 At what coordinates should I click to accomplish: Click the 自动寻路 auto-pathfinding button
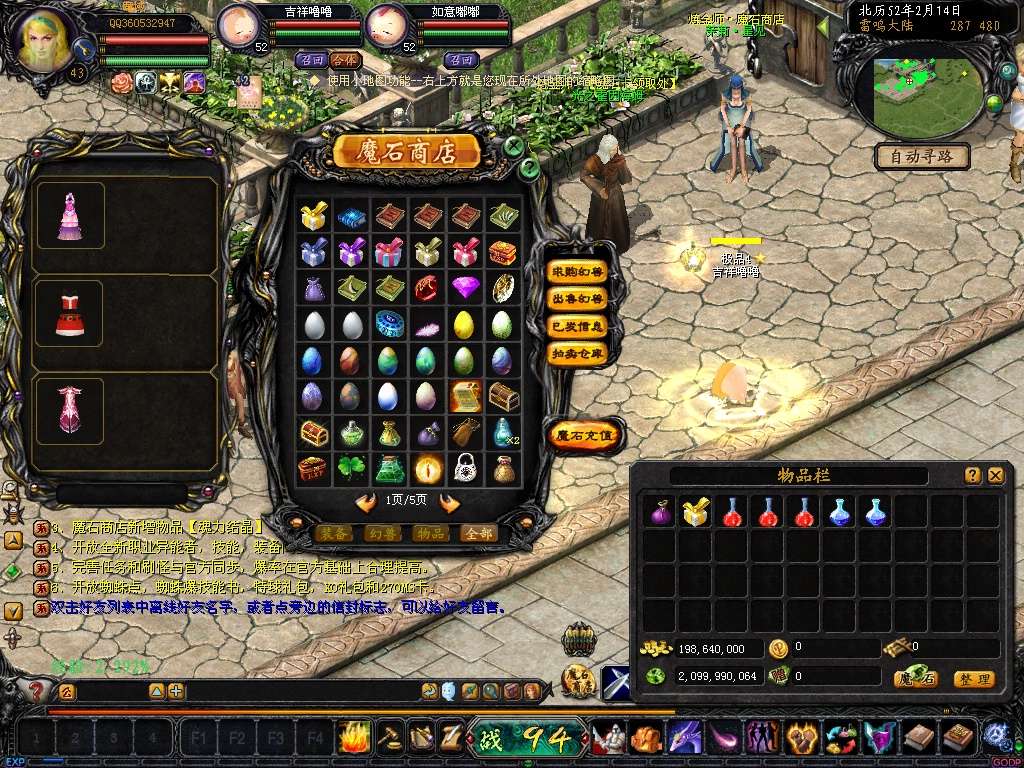(922, 156)
